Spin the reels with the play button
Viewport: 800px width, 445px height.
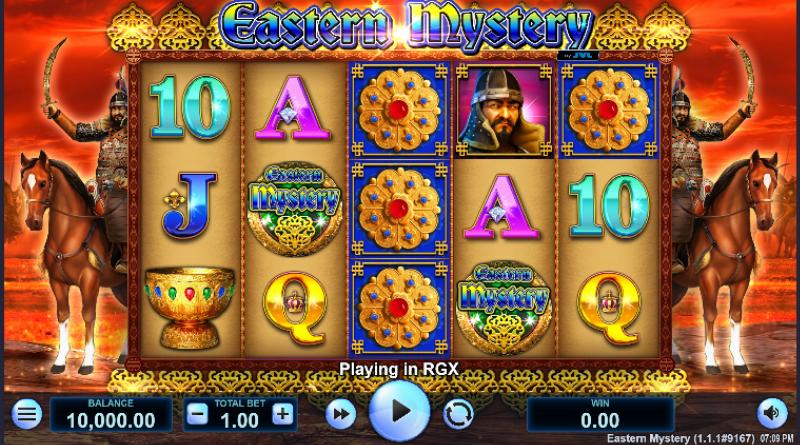click(399, 411)
